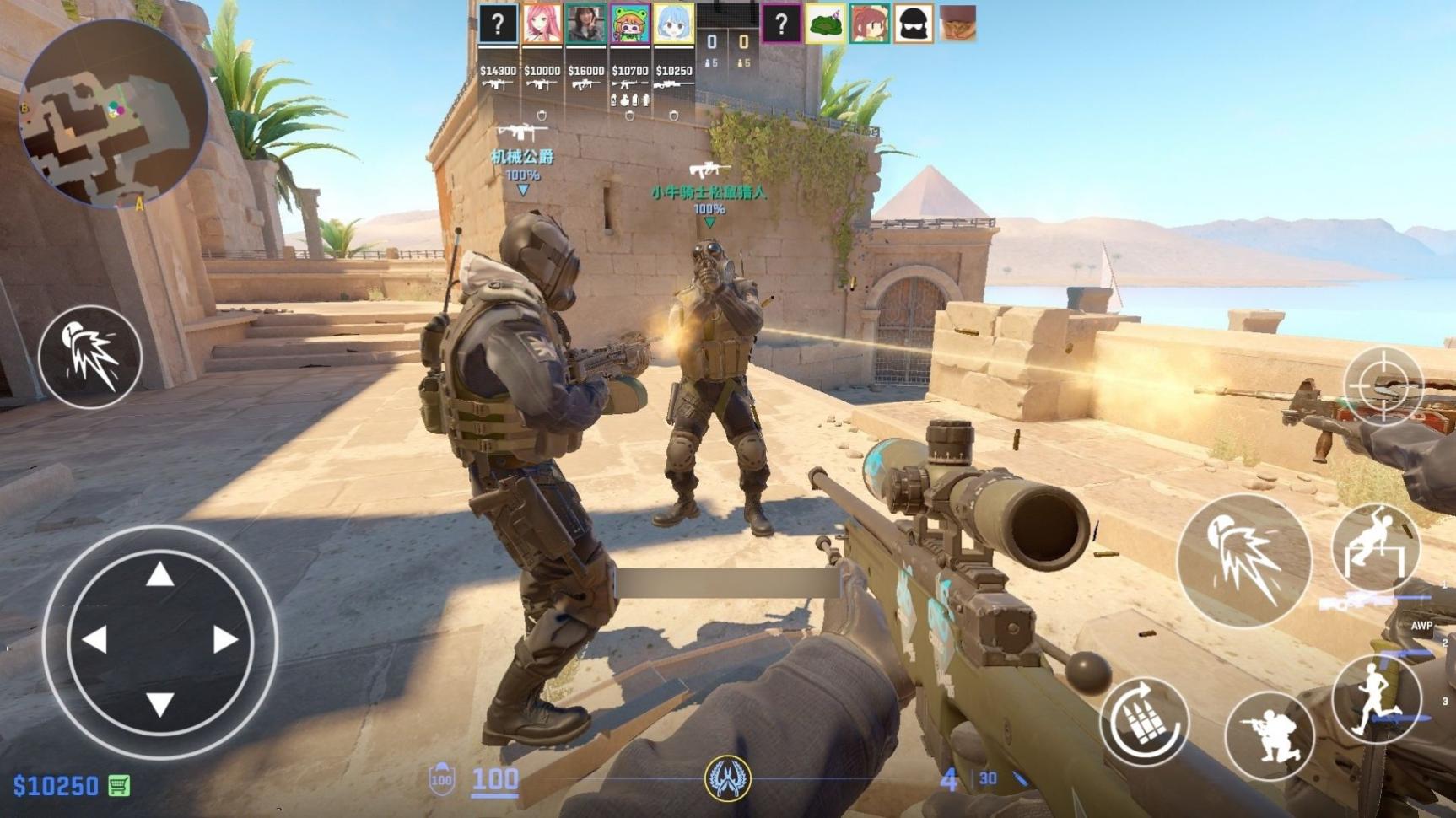This screenshot has width=1456, height=818.
Task: Open the buy menu shopping cart
Action: [119, 786]
